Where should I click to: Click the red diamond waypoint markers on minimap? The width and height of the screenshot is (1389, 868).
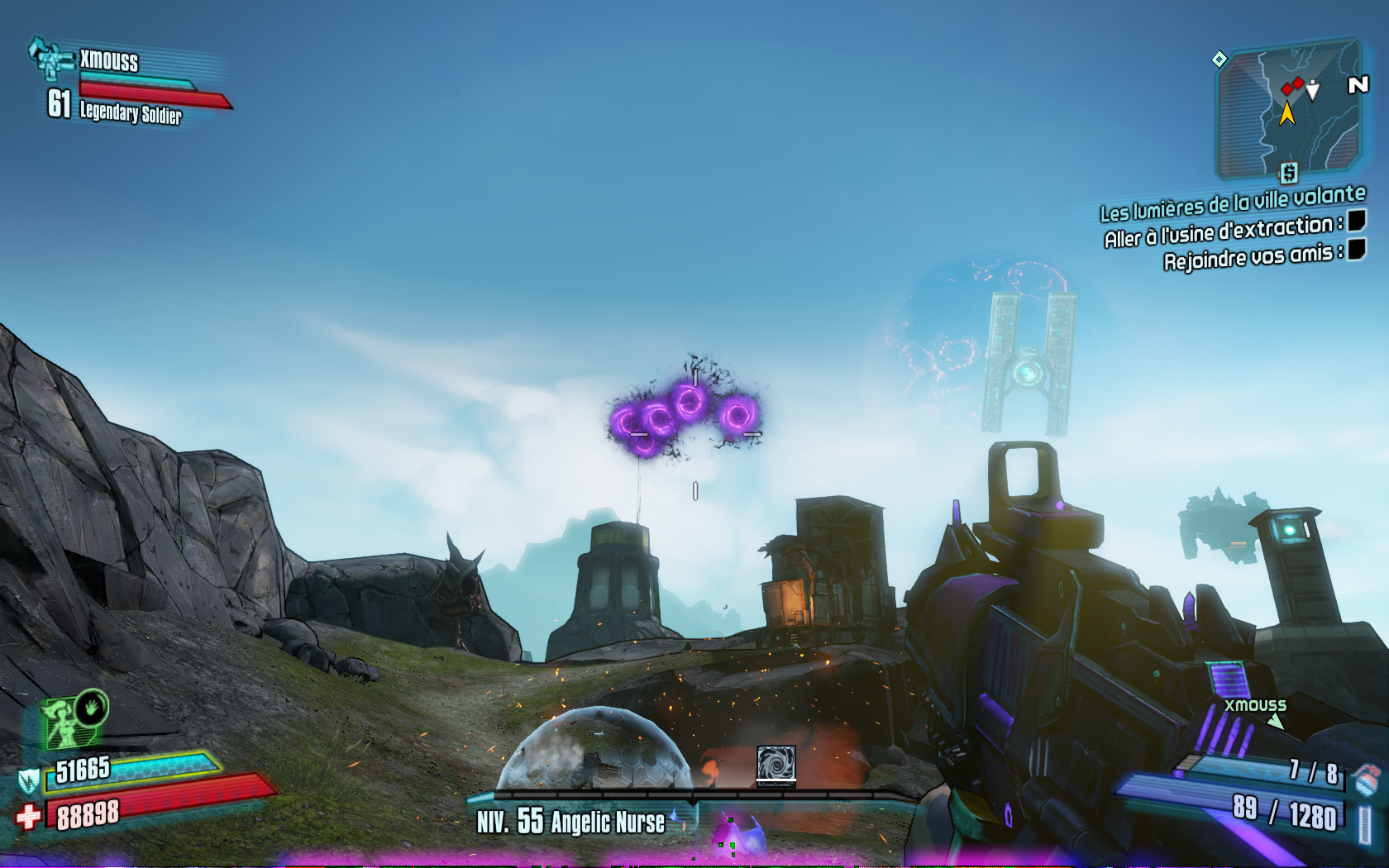[1292, 86]
